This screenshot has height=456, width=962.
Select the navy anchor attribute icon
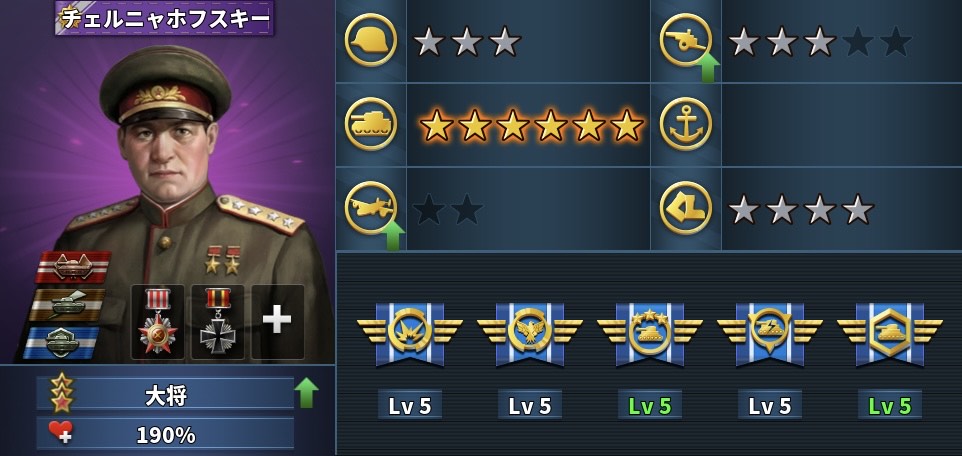685,124
